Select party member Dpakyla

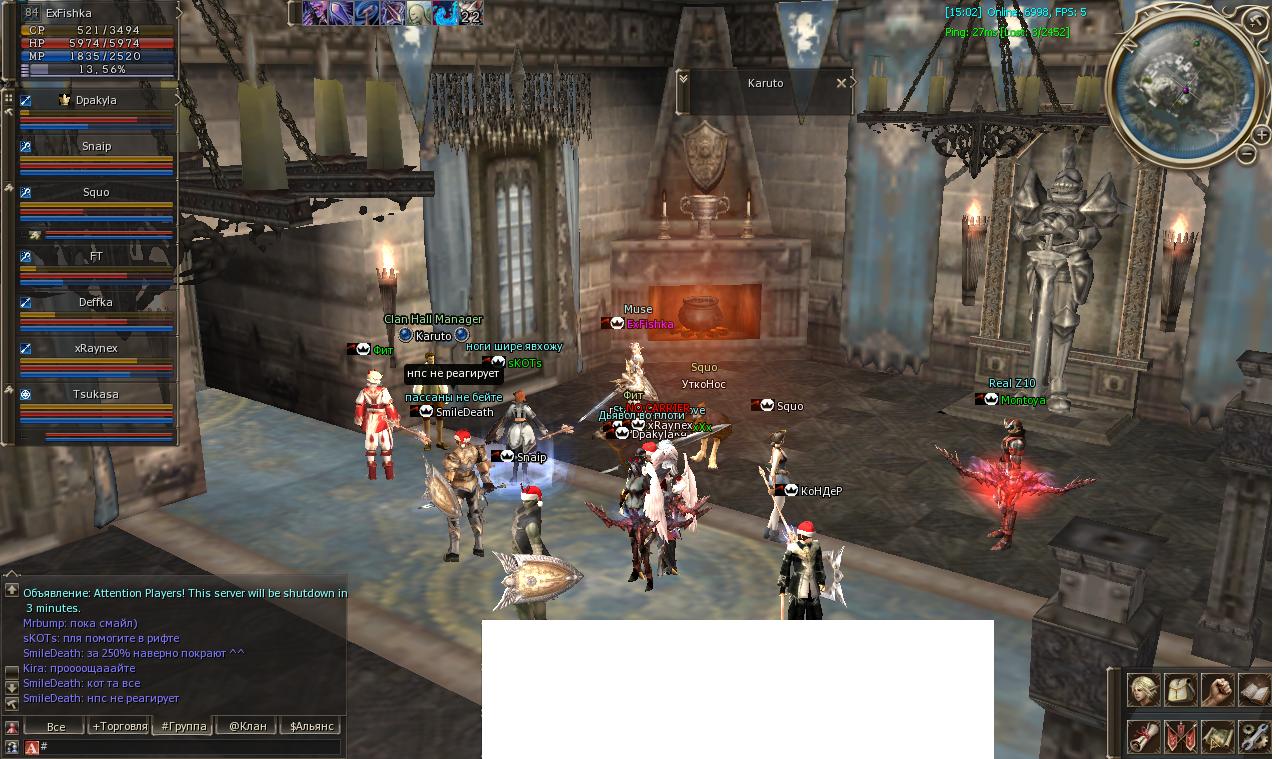pyautogui.click(x=96, y=101)
